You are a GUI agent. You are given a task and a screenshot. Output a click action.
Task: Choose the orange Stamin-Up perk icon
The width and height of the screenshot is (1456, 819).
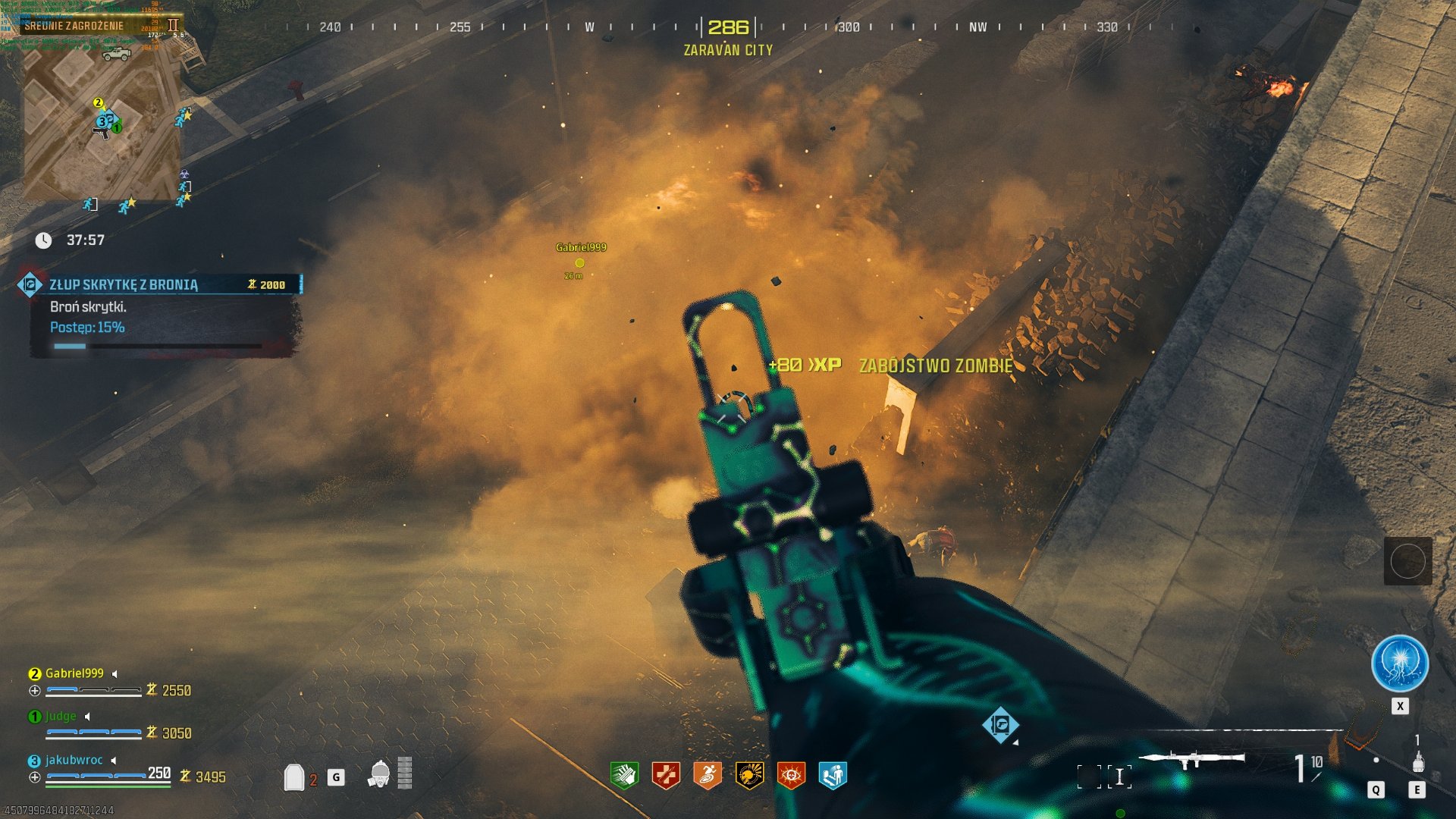coord(708,775)
